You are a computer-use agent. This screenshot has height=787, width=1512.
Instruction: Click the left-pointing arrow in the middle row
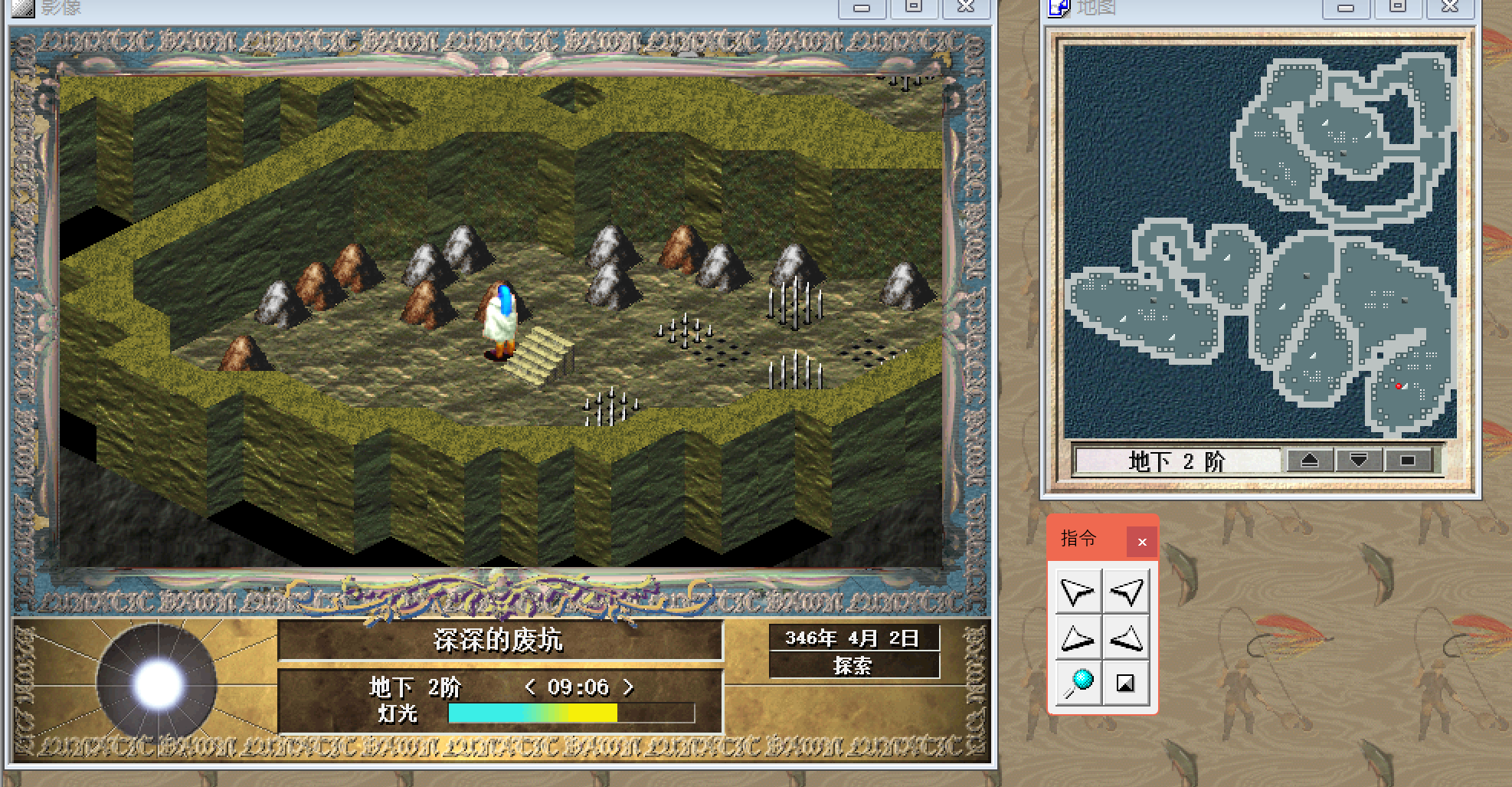[1126, 638]
